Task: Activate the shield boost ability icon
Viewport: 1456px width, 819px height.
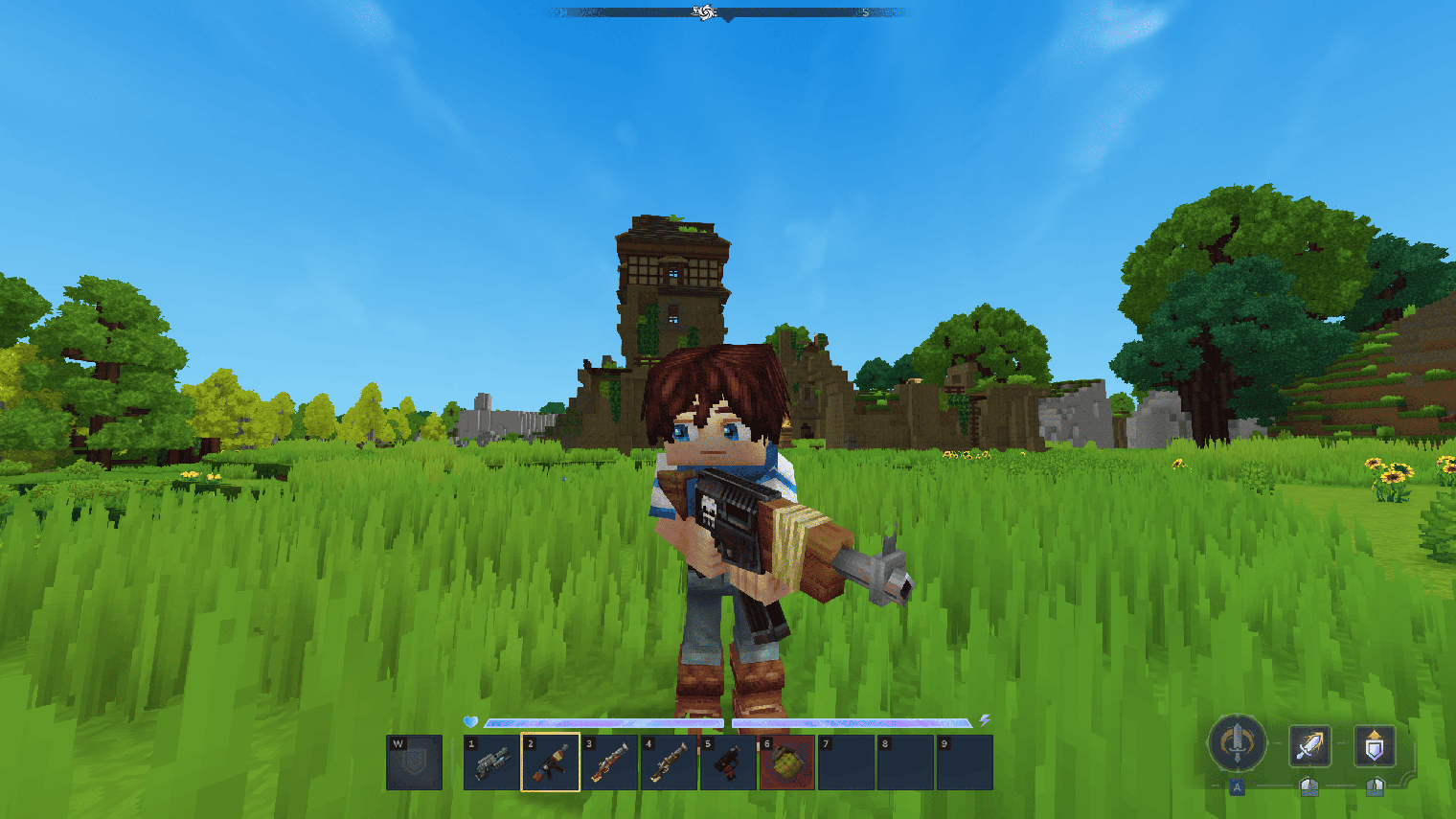Action: point(1374,745)
